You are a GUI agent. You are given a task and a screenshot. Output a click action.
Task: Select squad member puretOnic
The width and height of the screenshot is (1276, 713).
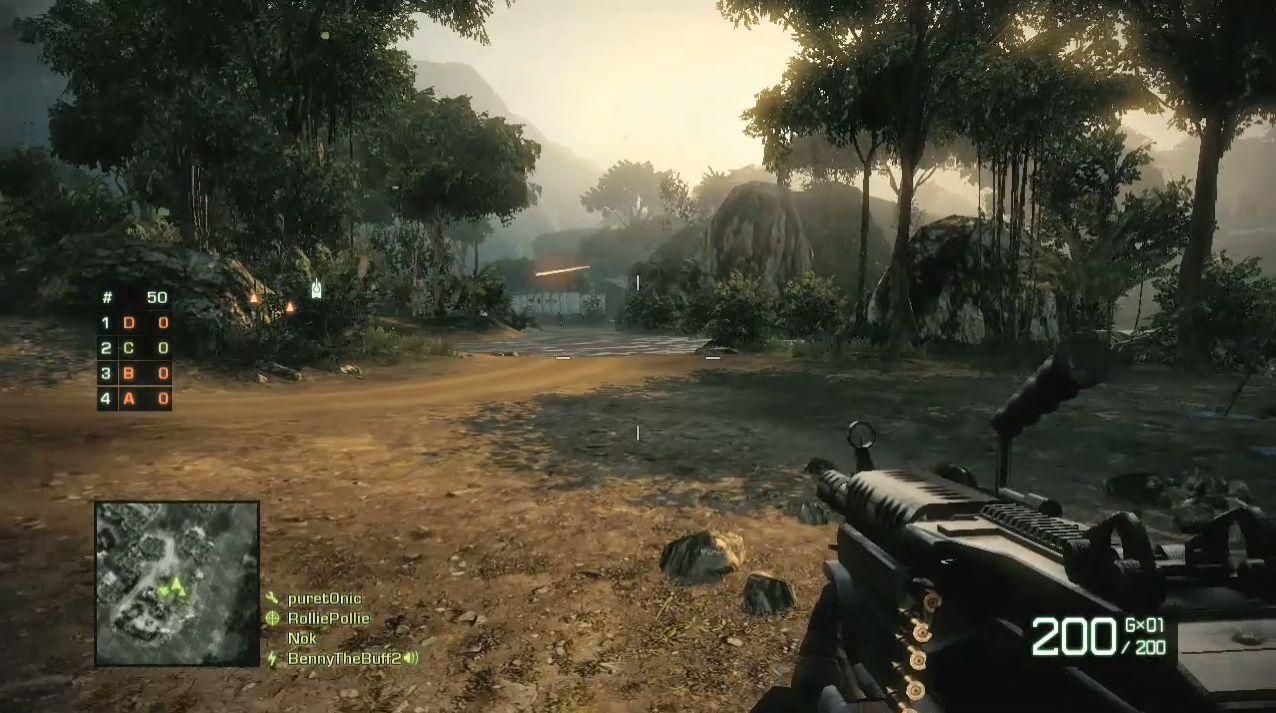[x=324, y=598]
